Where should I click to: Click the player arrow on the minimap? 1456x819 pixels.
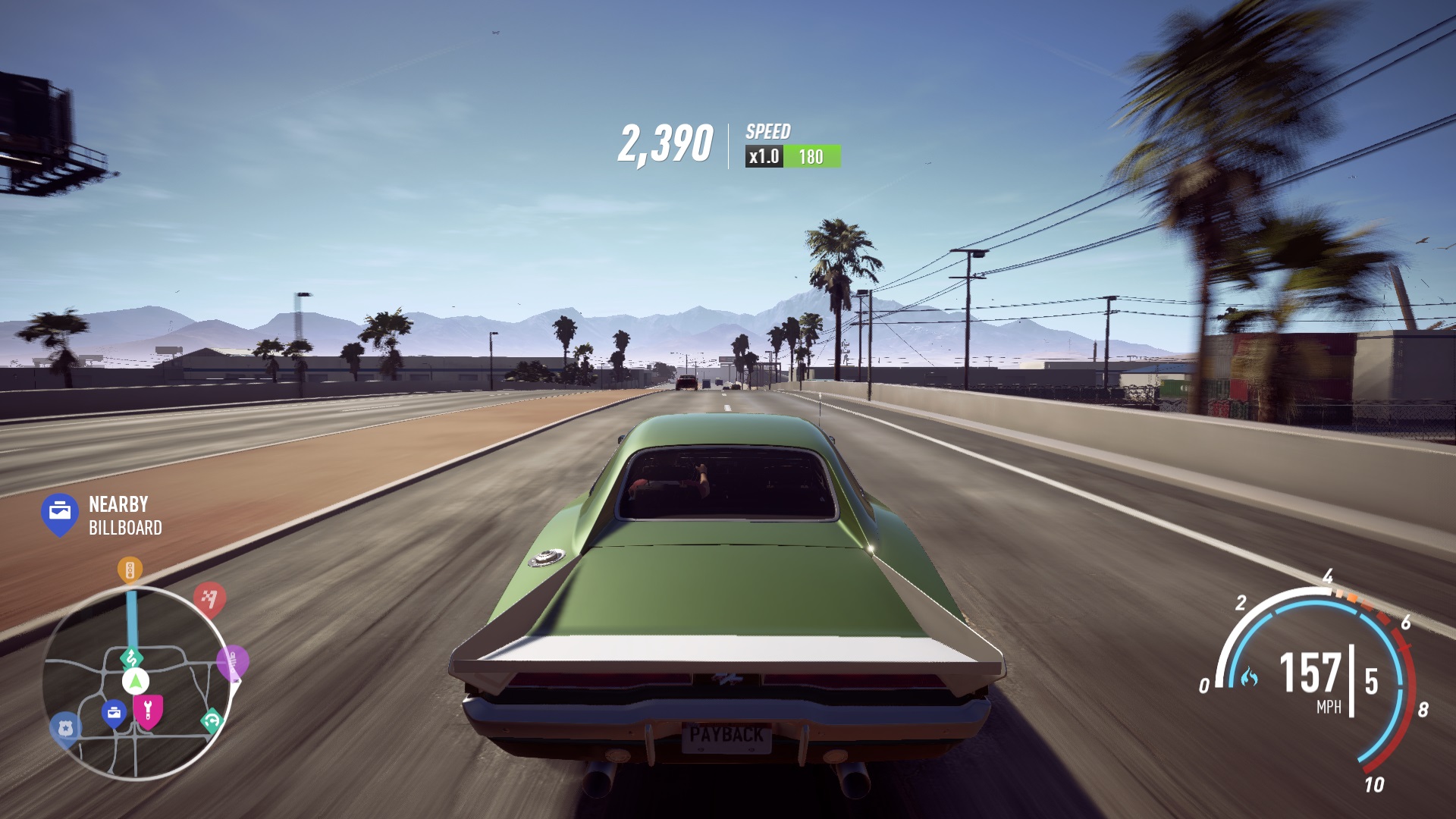point(136,681)
